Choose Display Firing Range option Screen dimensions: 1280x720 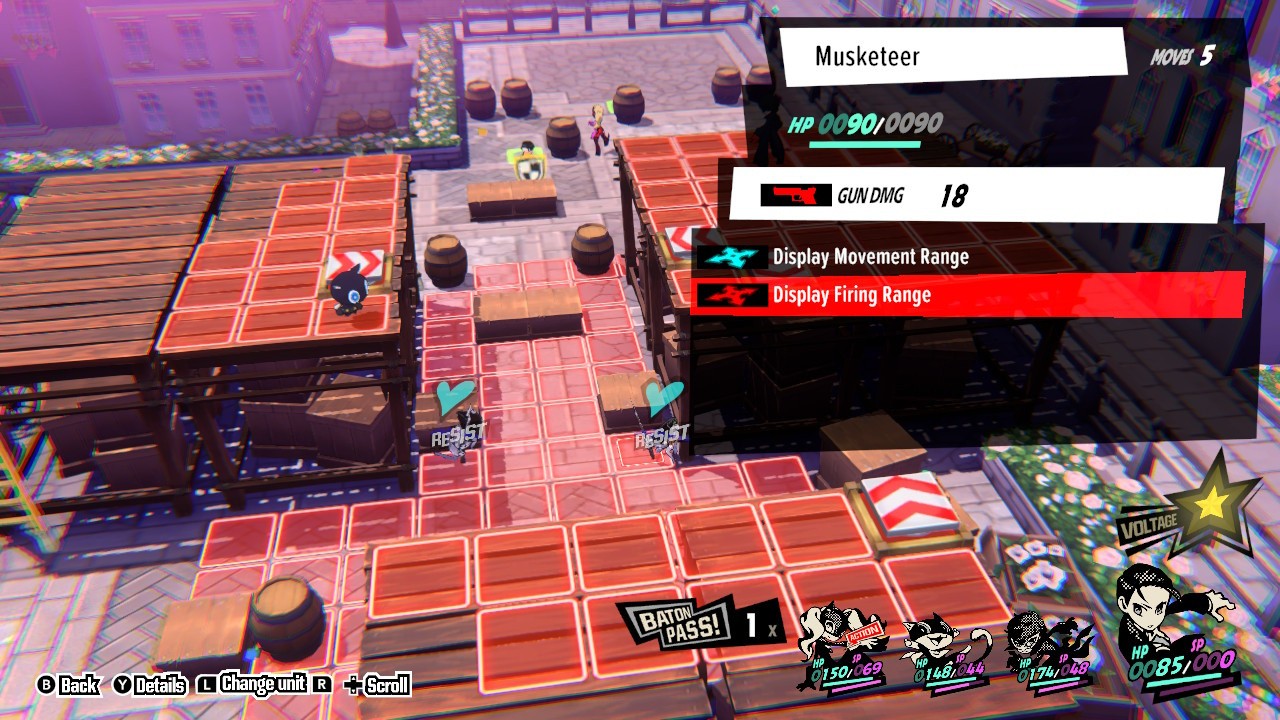point(851,295)
